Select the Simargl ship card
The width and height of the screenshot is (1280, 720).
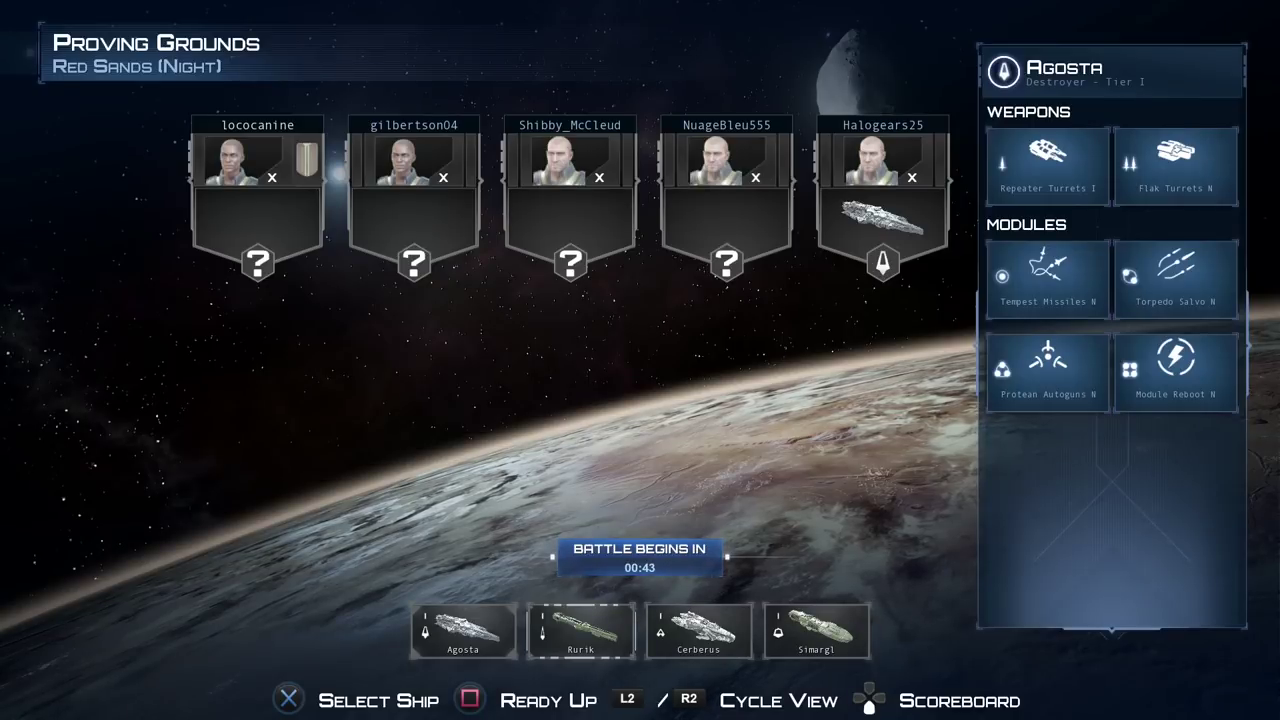pyautogui.click(x=816, y=631)
